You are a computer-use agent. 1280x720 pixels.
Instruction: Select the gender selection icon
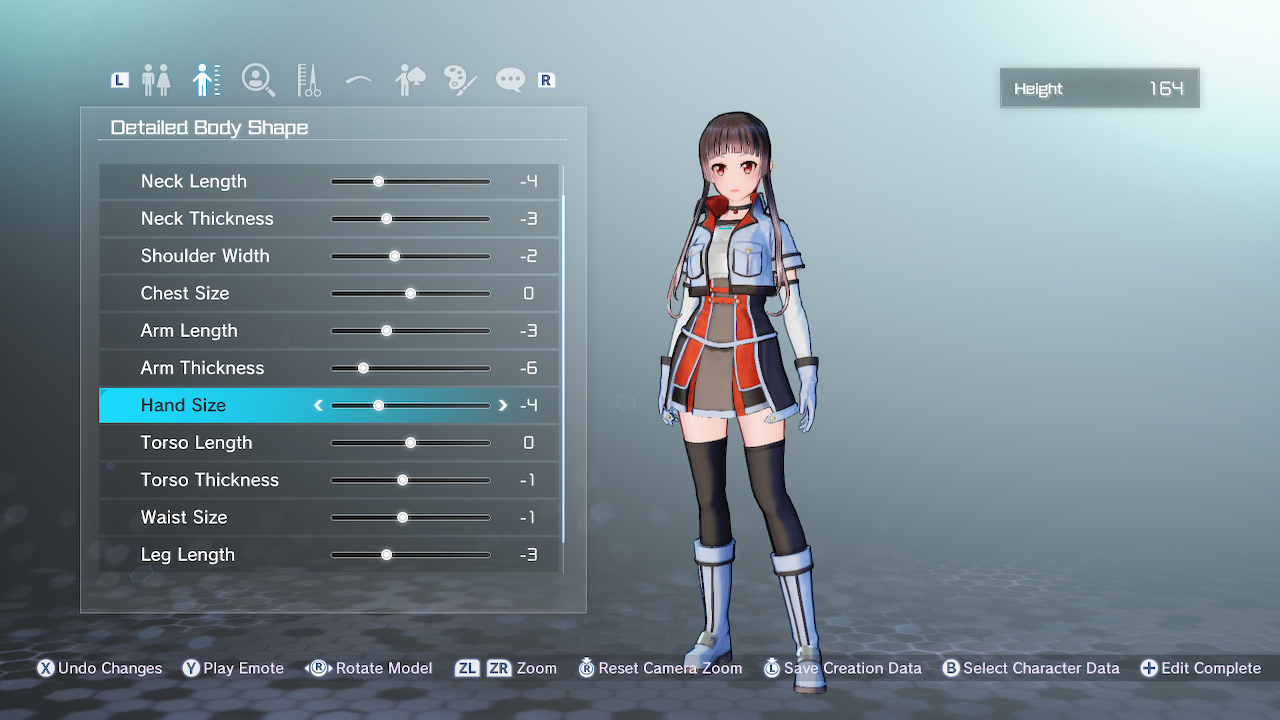pyautogui.click(x=156, y=79)
